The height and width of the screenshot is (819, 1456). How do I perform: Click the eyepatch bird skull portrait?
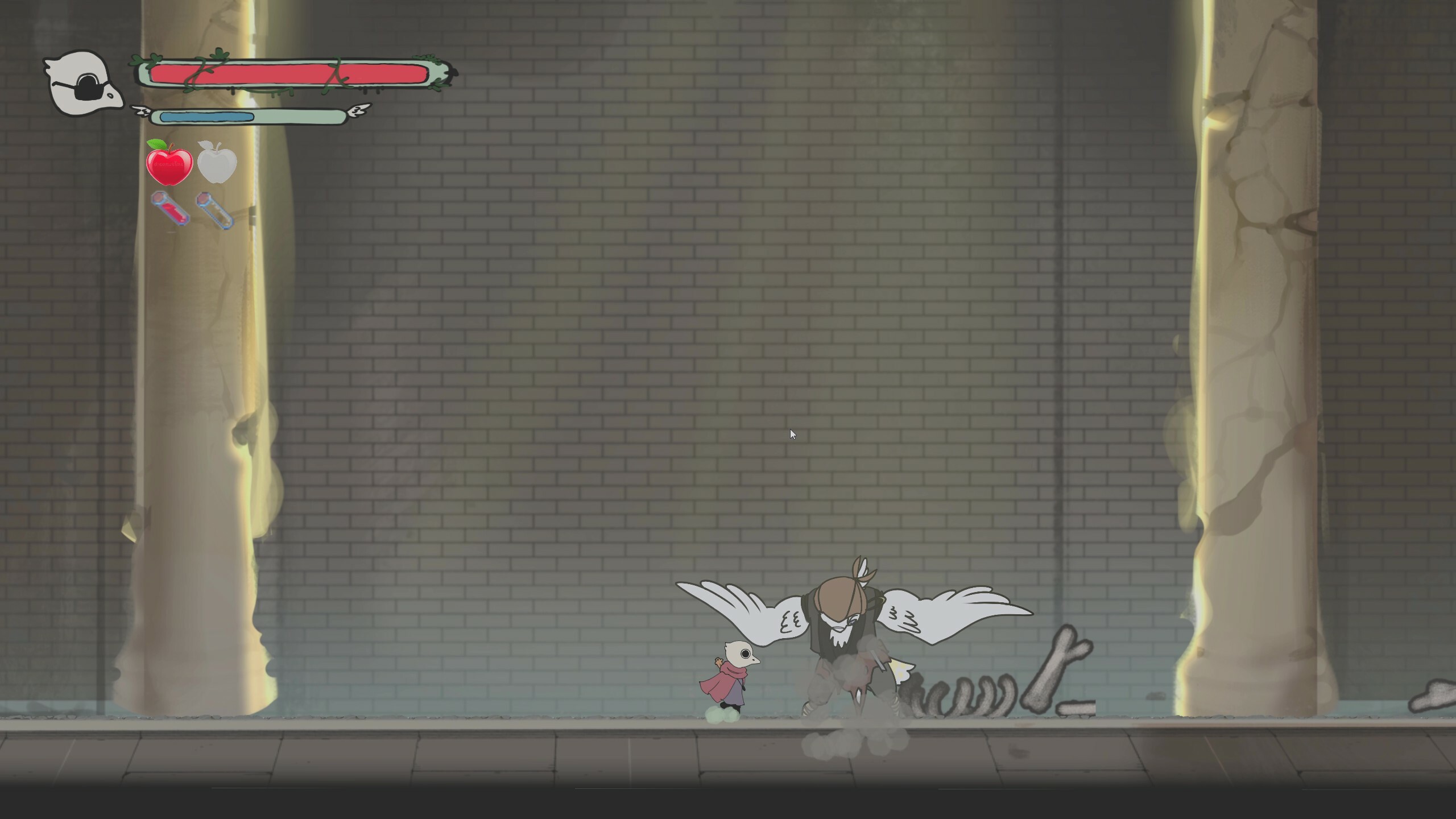pyautogui.click(x=82, y=82)
